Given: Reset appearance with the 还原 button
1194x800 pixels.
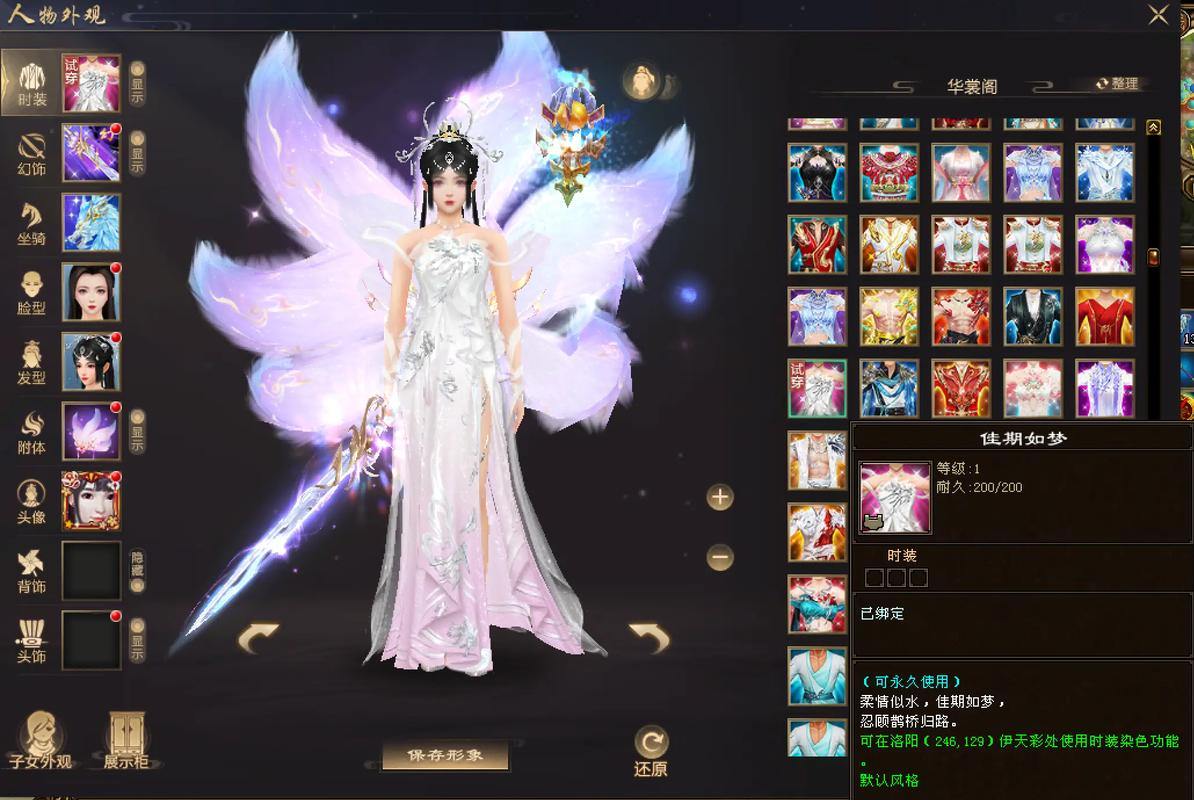Looking at the screenshot, I should click(x=651, y=752).
